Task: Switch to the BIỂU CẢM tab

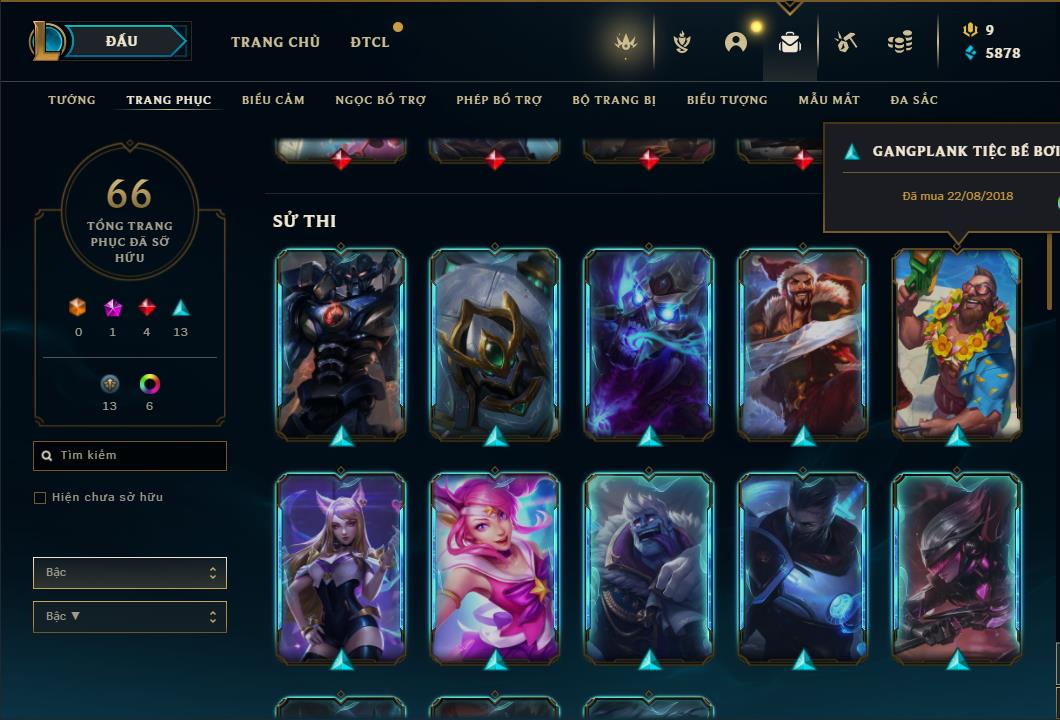Action: (273, 100)
